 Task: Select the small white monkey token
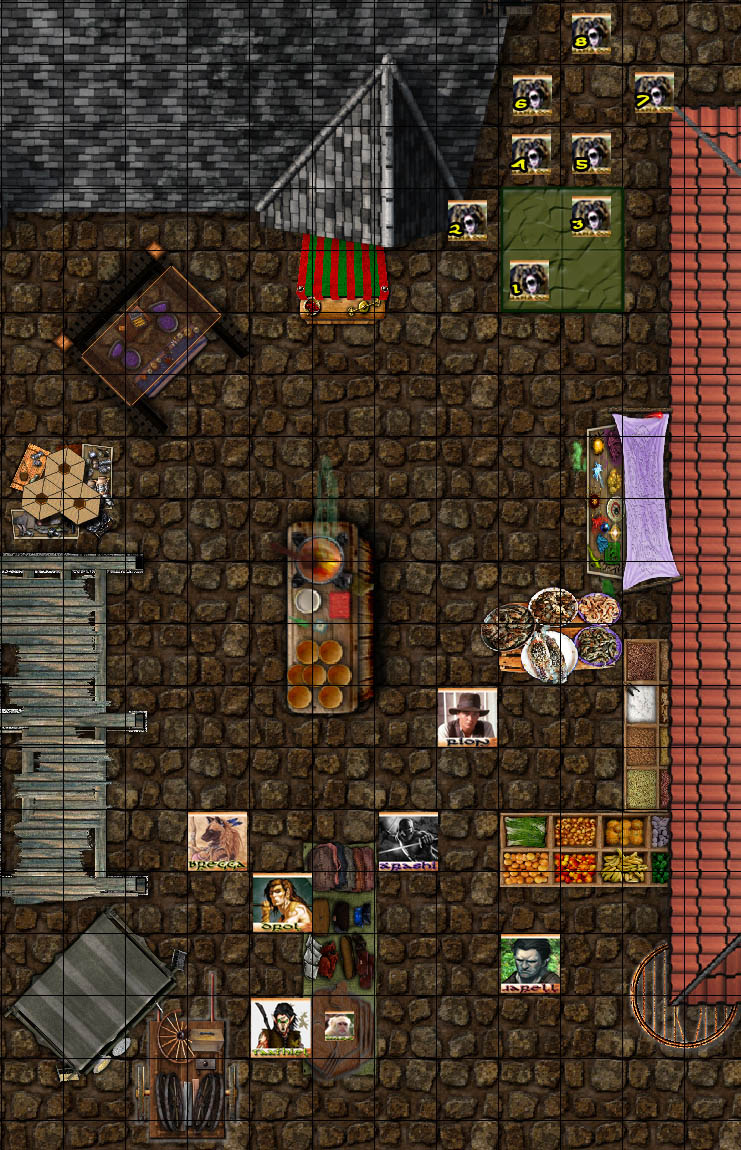coord(339,1026)
